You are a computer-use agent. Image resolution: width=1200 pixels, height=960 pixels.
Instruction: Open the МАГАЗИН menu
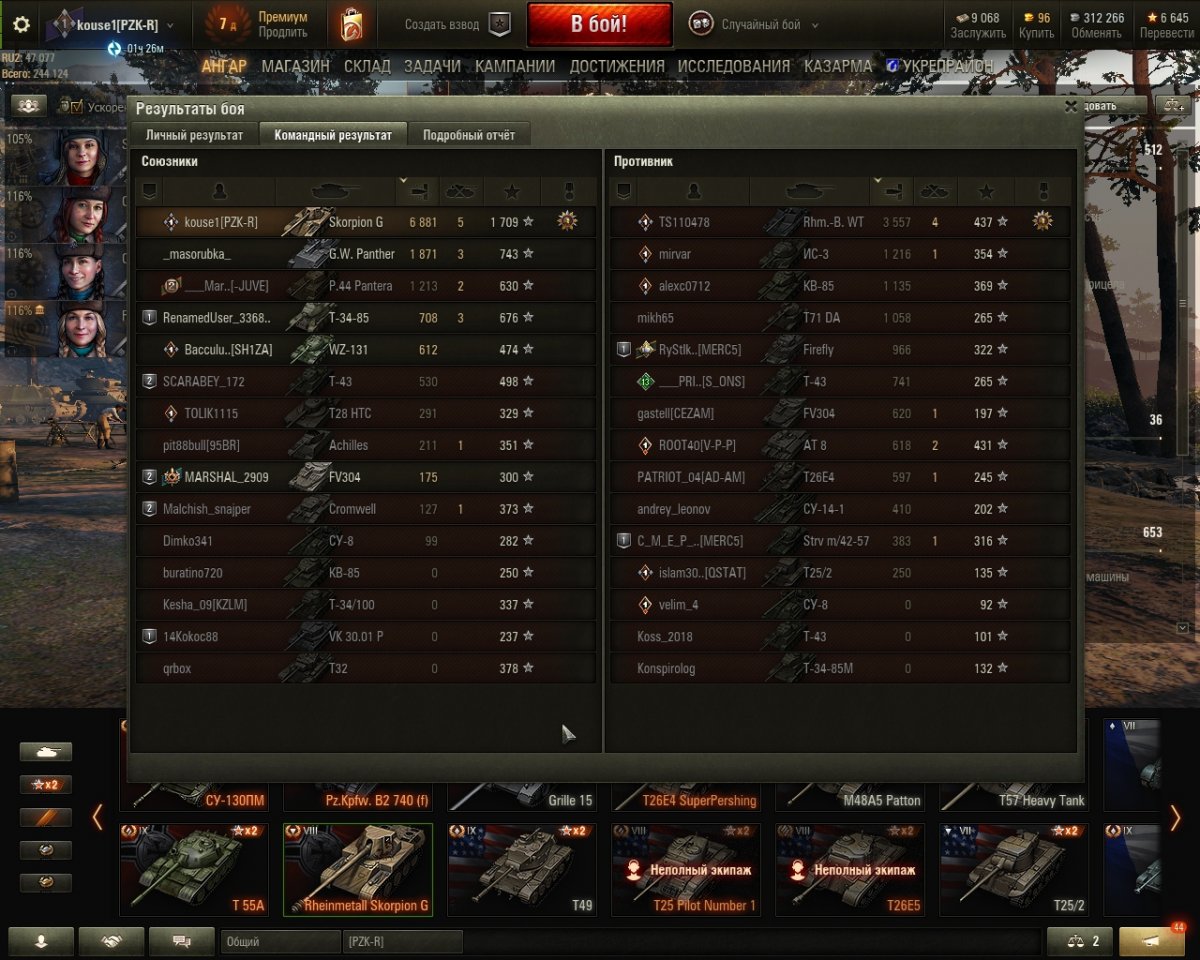(x=295, y=66)
